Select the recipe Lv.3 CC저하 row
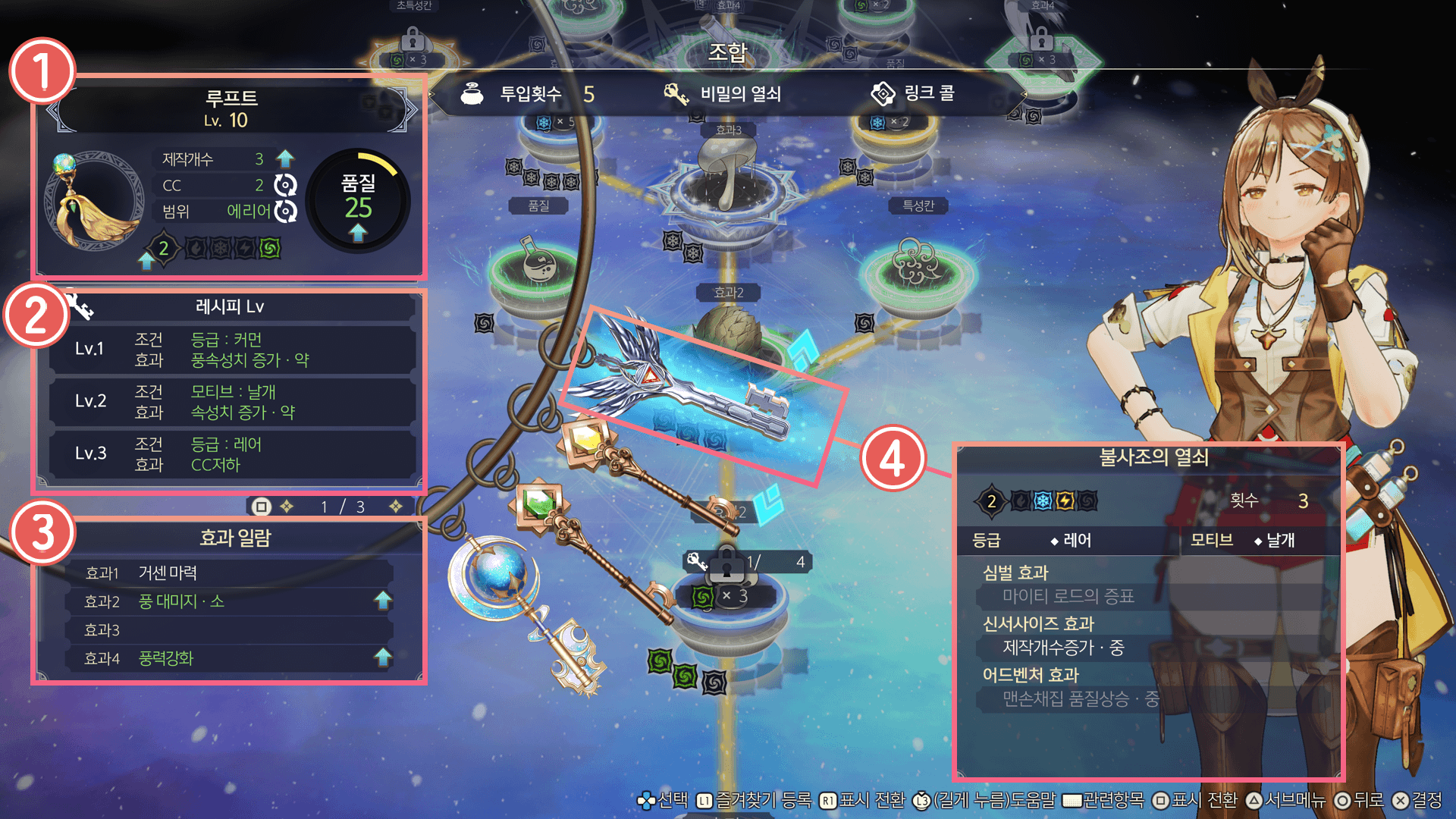Image resolution: width=1456 pixels, height=819 pixels. click(231, 454)
